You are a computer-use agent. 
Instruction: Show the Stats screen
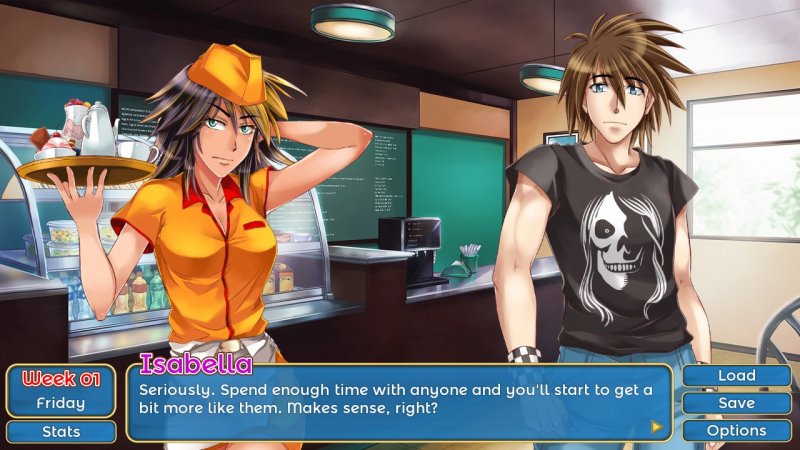tap(60, 432)
